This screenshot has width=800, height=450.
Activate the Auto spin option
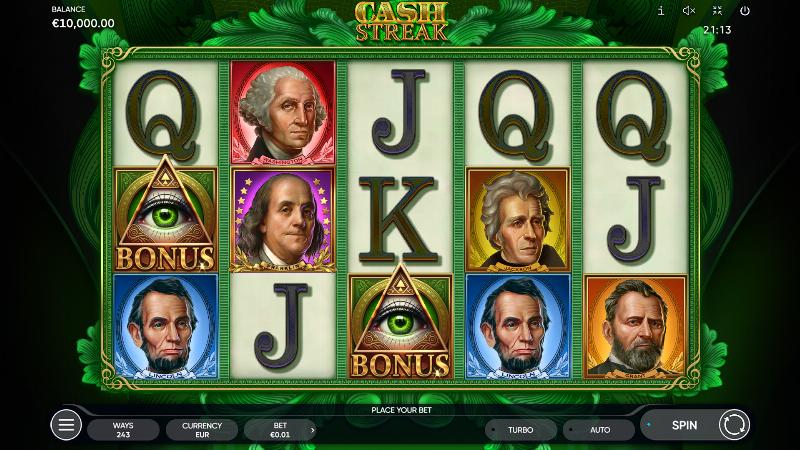tap(599, 430)
